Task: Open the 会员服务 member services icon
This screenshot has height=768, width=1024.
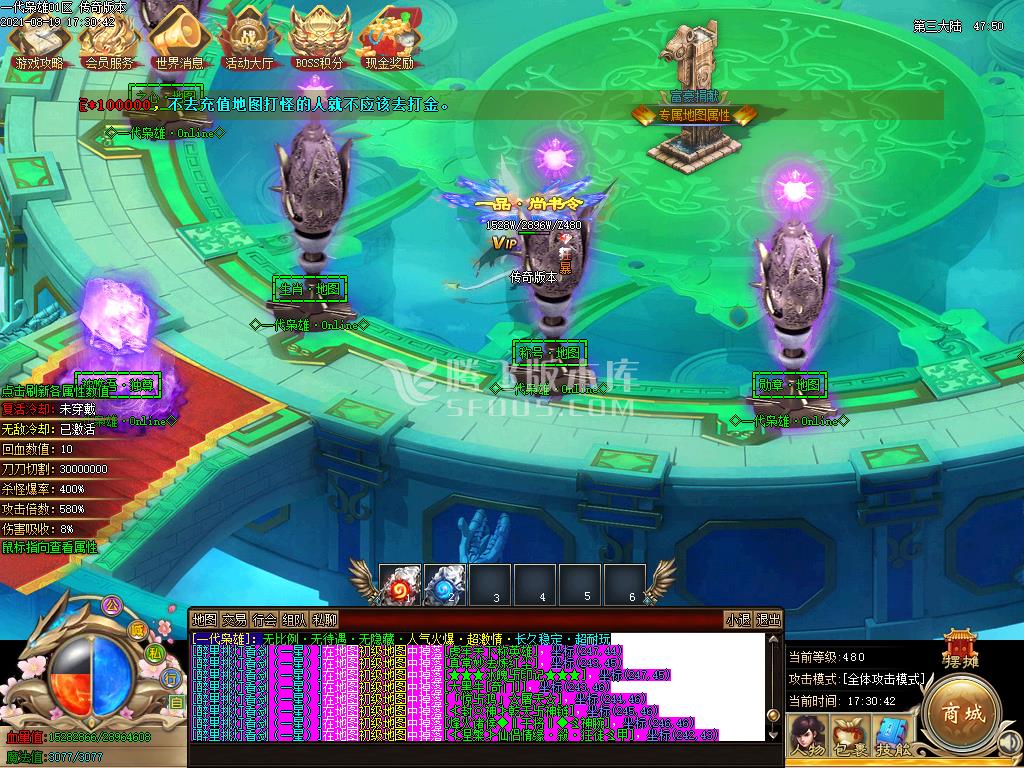Action: (x=109, y=40)
